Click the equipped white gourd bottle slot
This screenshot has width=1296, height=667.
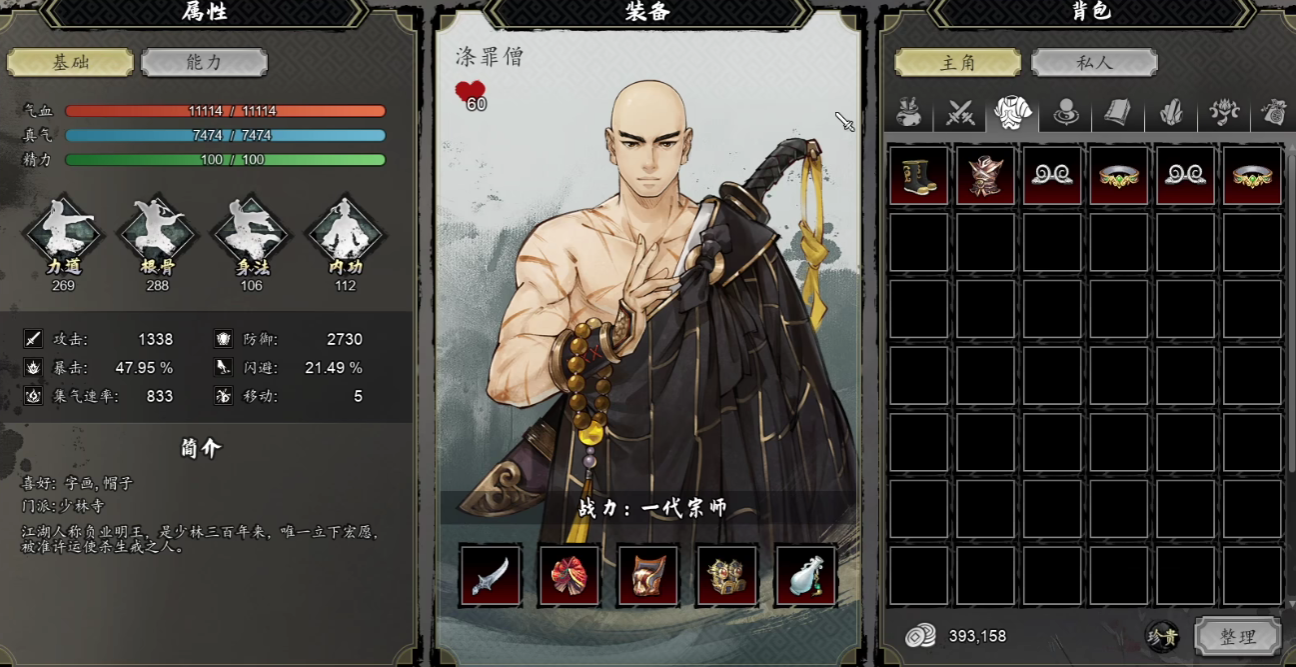pos(806,575)
